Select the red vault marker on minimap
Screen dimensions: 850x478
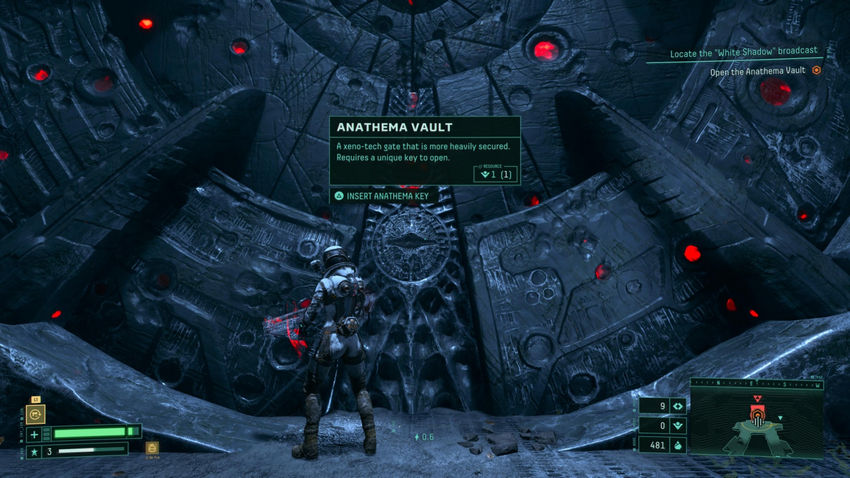coord(756,412)
